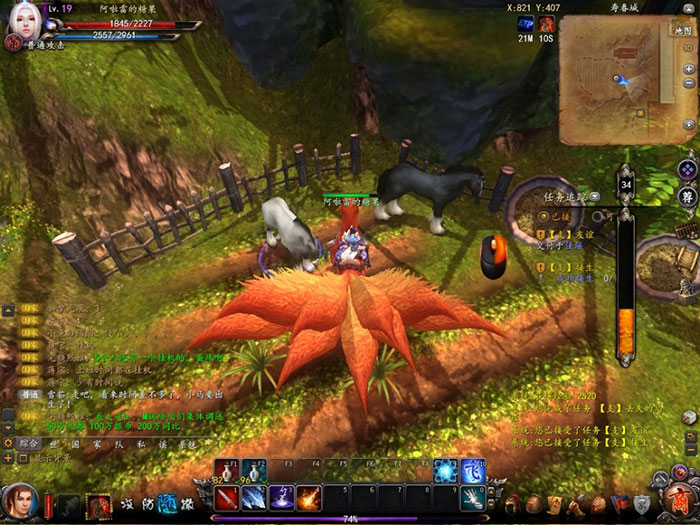Use the red health potion slot
This screenshot has width=700, height=525.
[225, 472]
